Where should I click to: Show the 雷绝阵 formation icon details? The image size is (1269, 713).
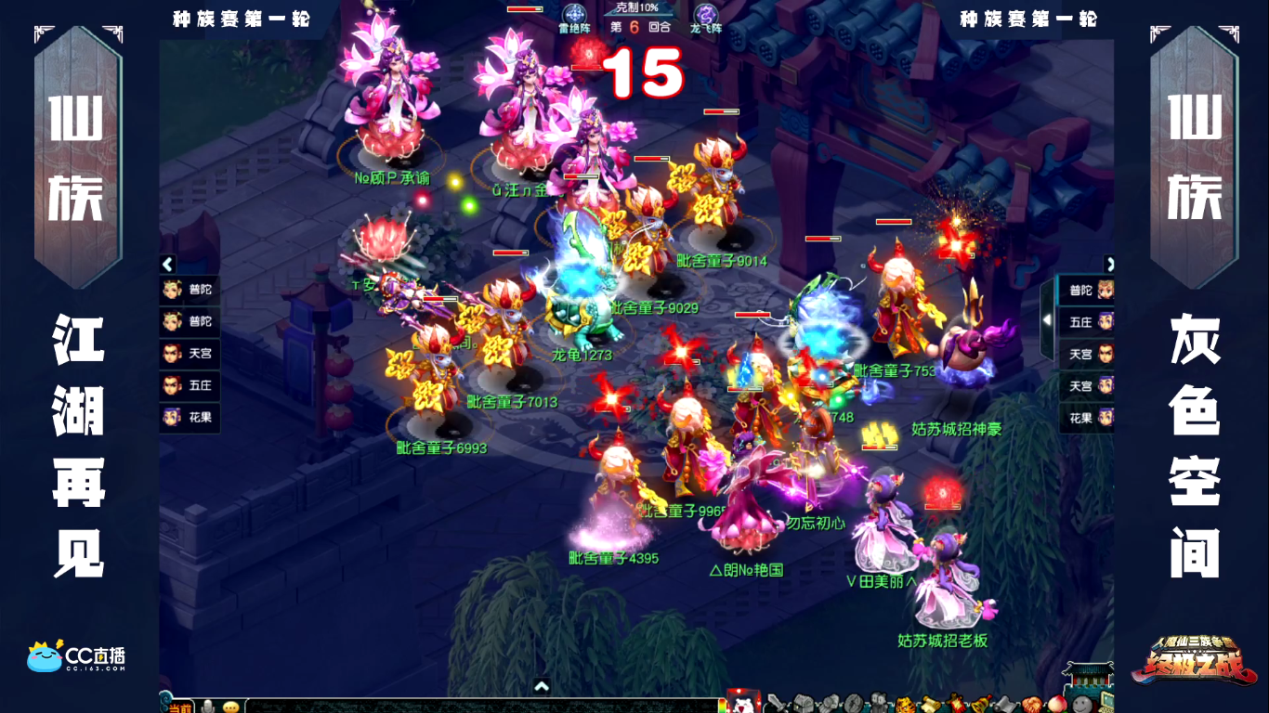click(x=574, y=15)
